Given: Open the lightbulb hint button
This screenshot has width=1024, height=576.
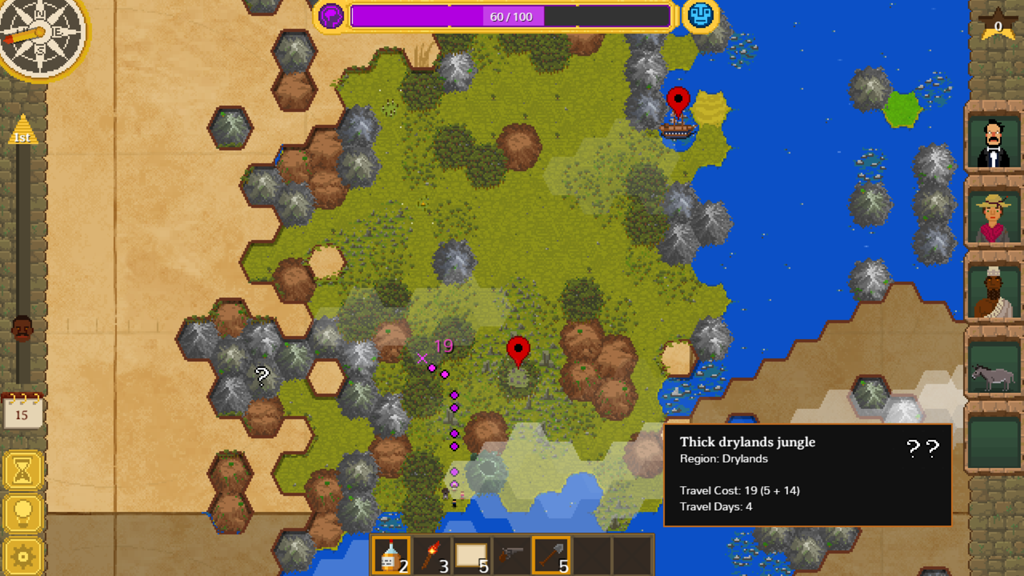Looking at the screenshot, I should [22, 514].
